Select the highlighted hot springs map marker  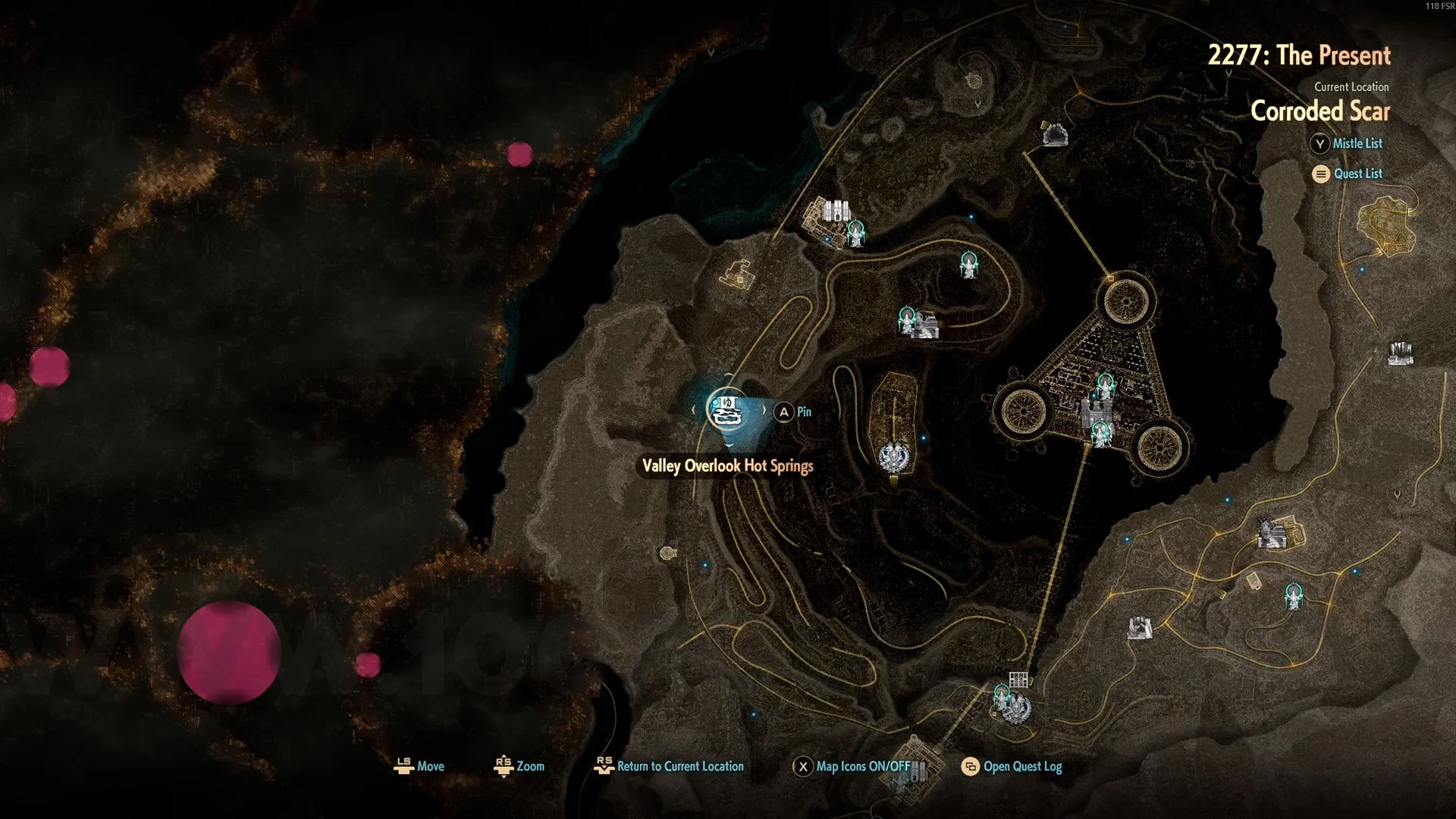727,411
